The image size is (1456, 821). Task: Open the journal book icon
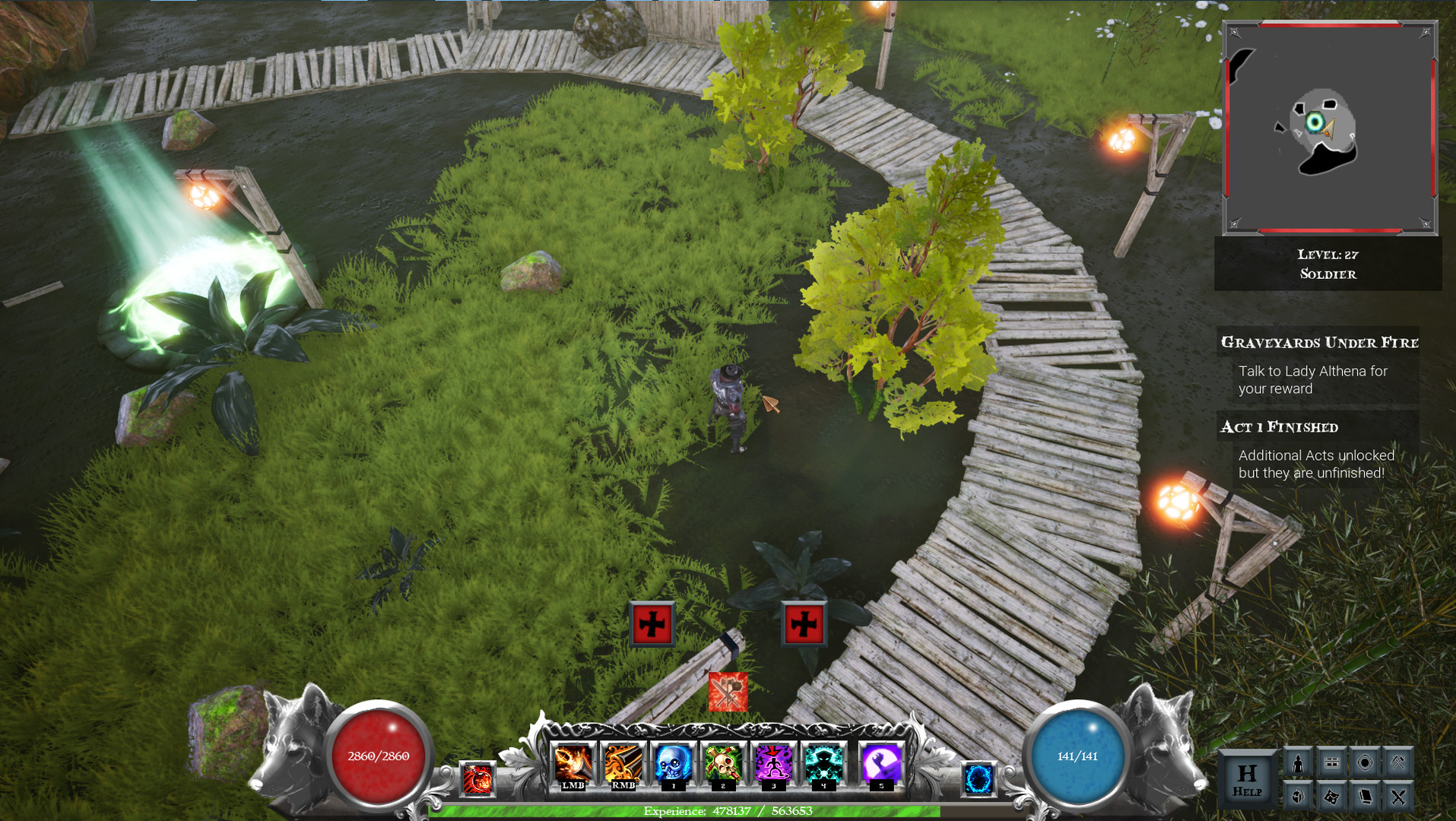point(1366,796)
